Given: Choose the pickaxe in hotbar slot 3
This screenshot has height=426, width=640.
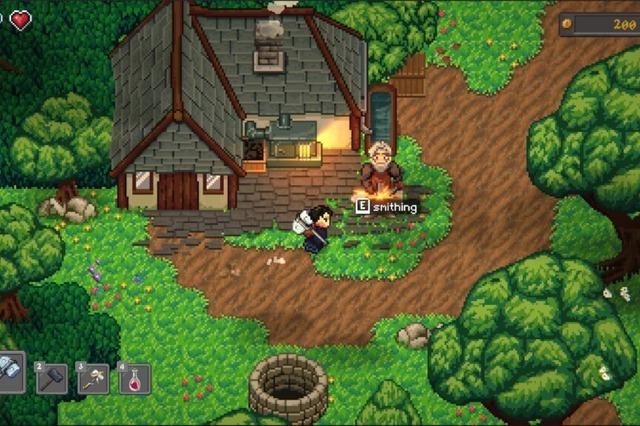Looking at the screenshot, I should click(x=93, y=378).
